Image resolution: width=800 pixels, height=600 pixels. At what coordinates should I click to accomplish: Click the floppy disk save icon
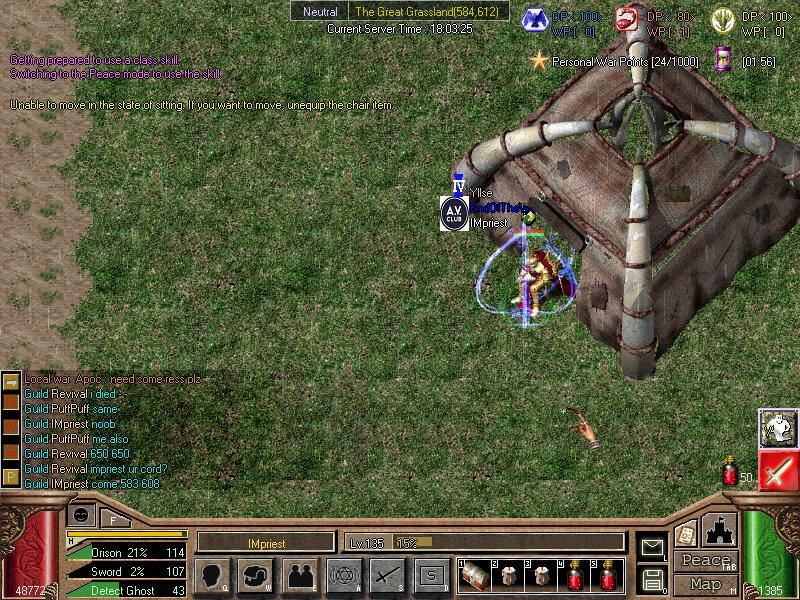(x=652, y=579)
